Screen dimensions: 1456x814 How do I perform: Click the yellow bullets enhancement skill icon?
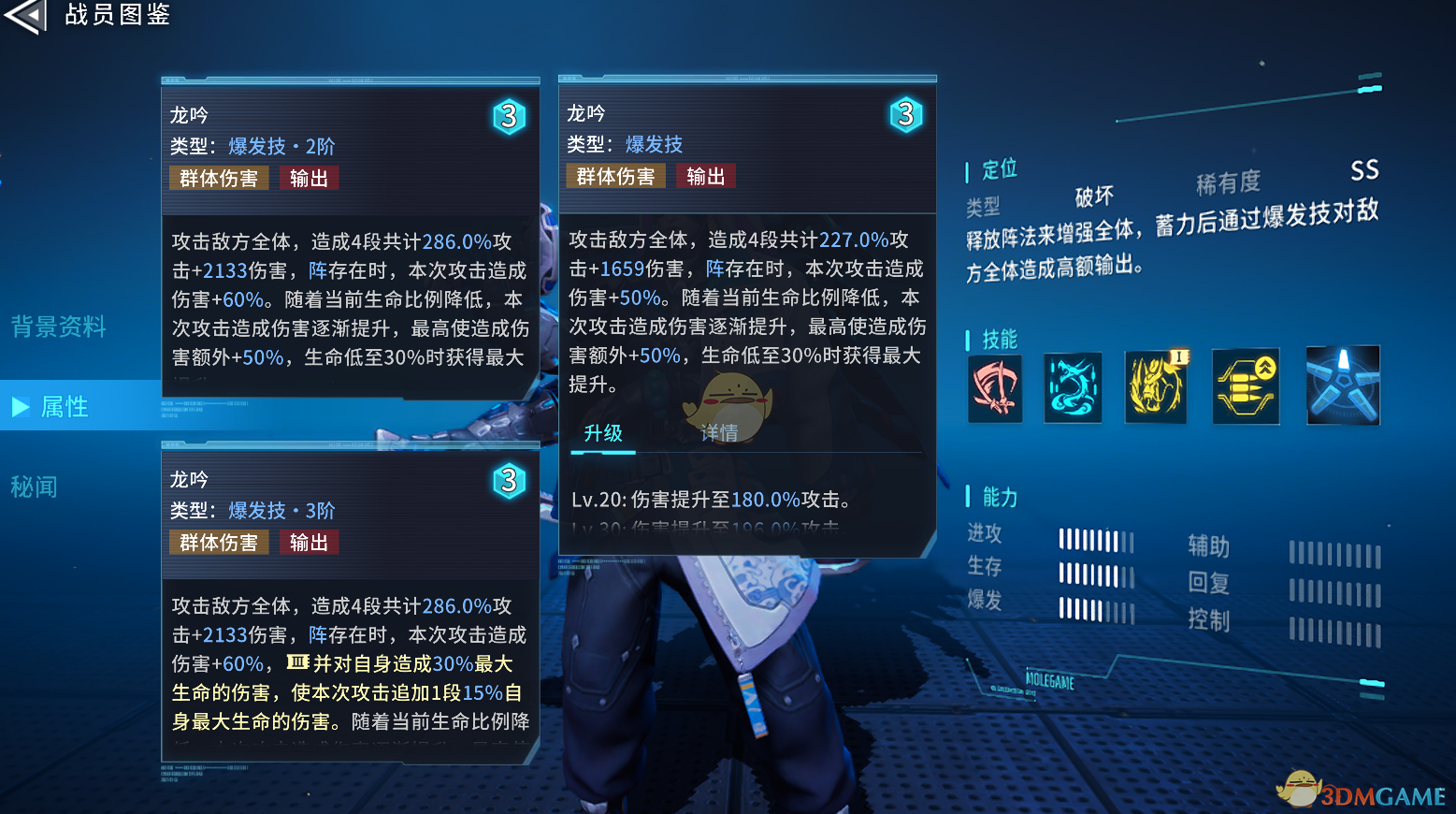[1246, 386]
